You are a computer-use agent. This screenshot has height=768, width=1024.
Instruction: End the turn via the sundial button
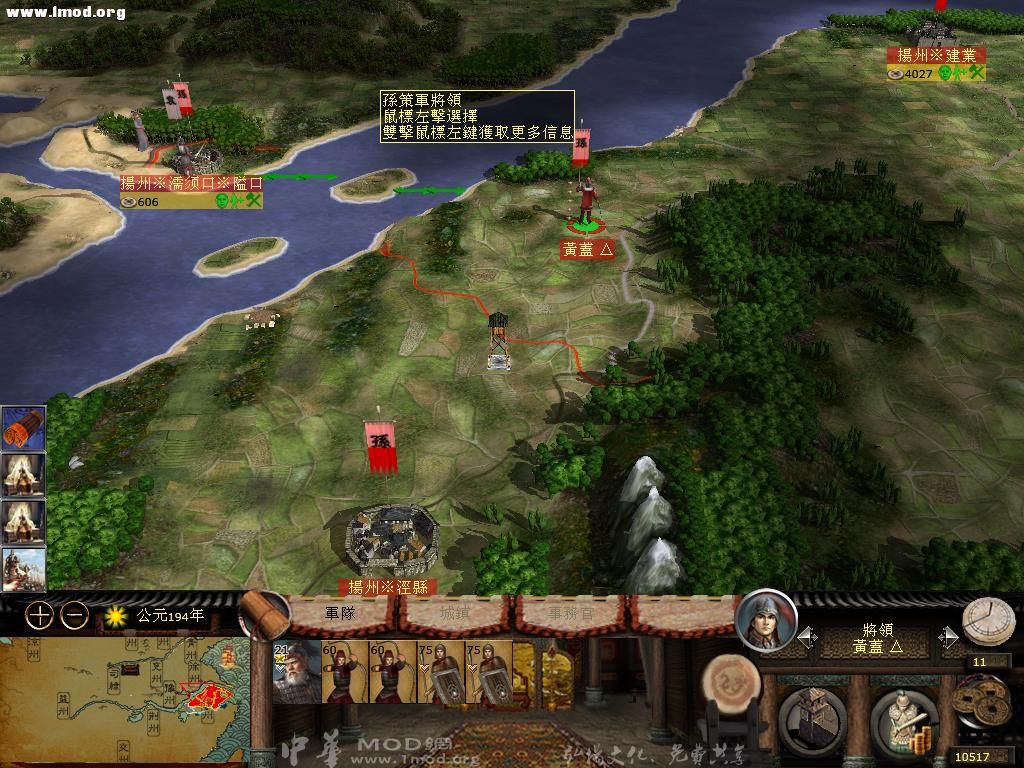988,622
